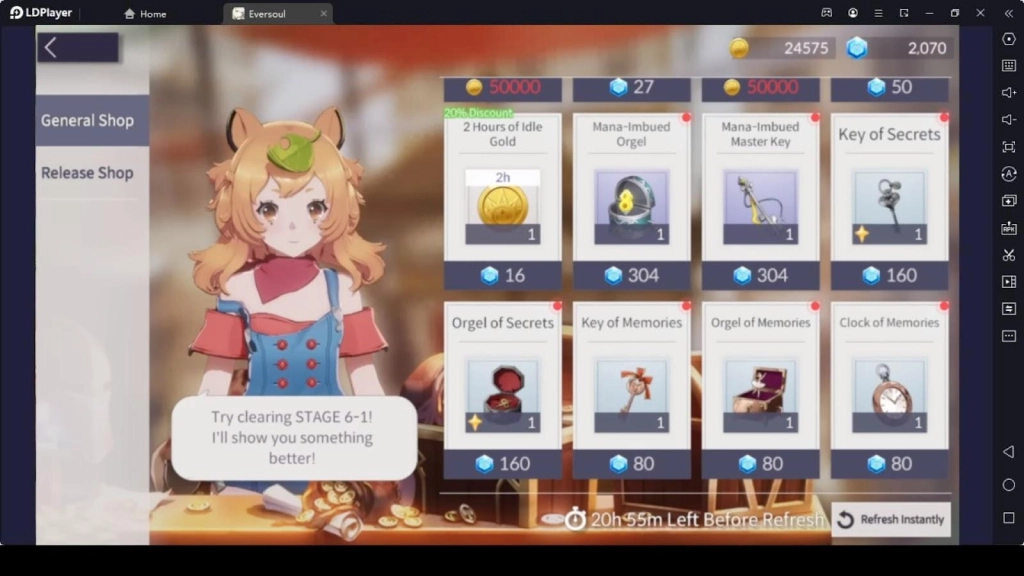Open the Release Shop tab
The width and height of the screenshot is (1024, 576).
tap(88, 173)
